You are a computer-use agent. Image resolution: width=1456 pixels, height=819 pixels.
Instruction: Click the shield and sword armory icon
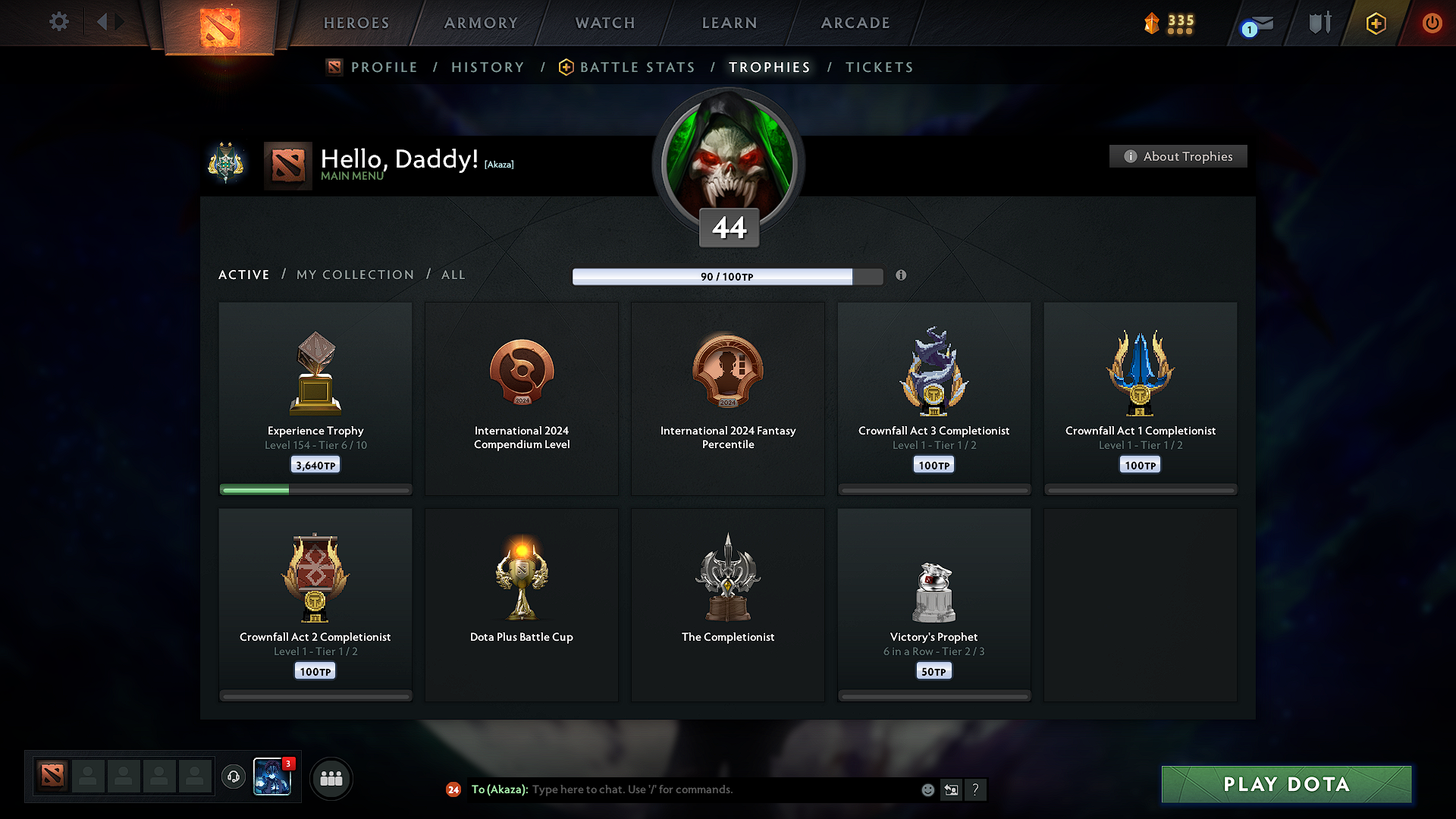pyautogui.click(x=1318, y=23)
